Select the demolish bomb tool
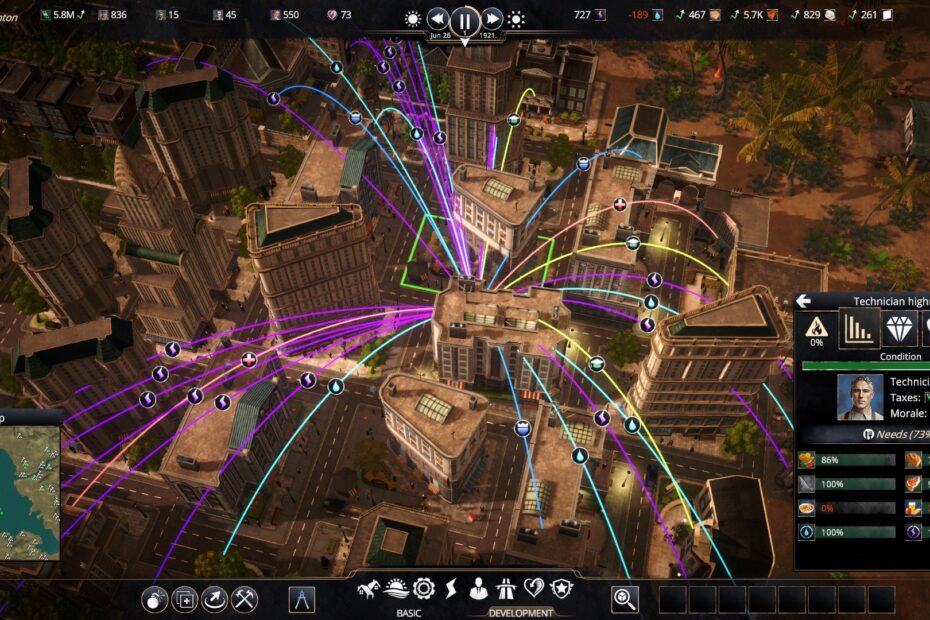Viewport: 930px width, 620px height. tap(156, 599)
